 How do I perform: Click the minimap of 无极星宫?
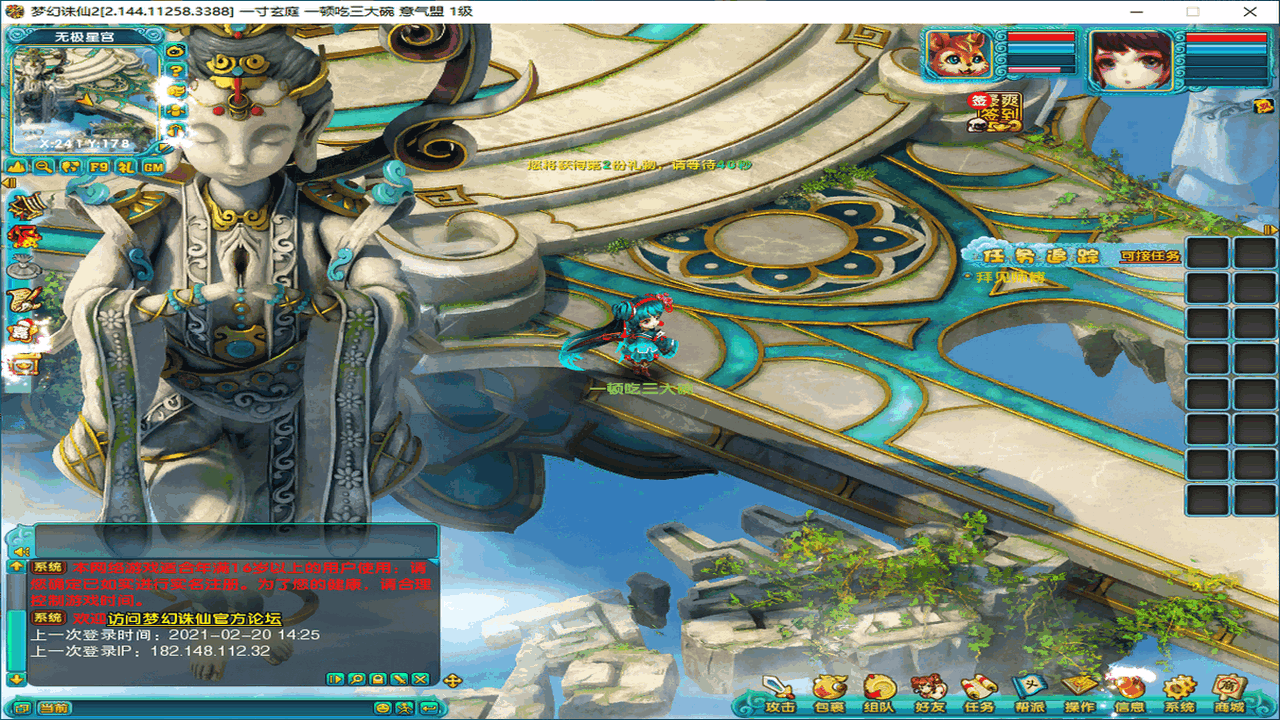tap(85, 95)
